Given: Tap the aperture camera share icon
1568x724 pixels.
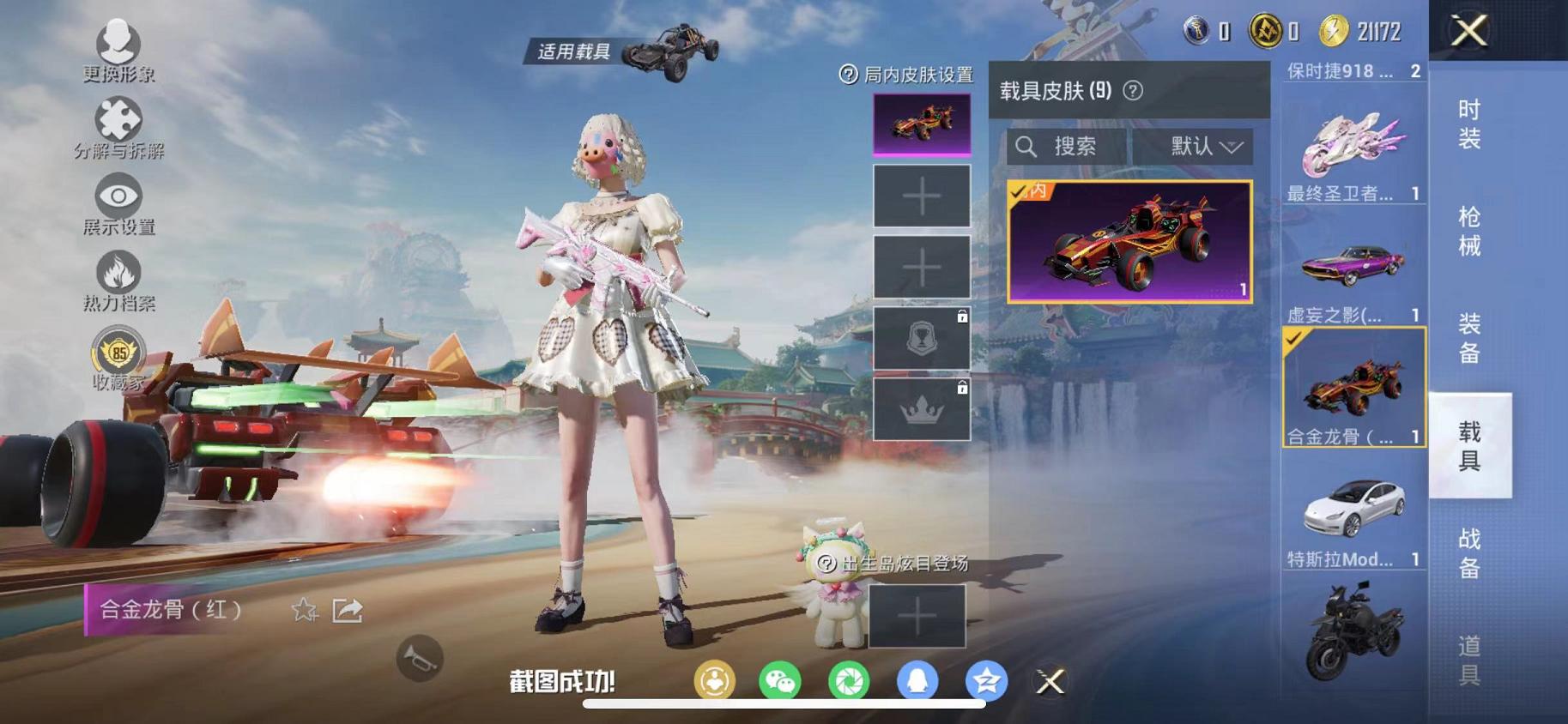Looking at the screenshot, I should coord(850,680).
